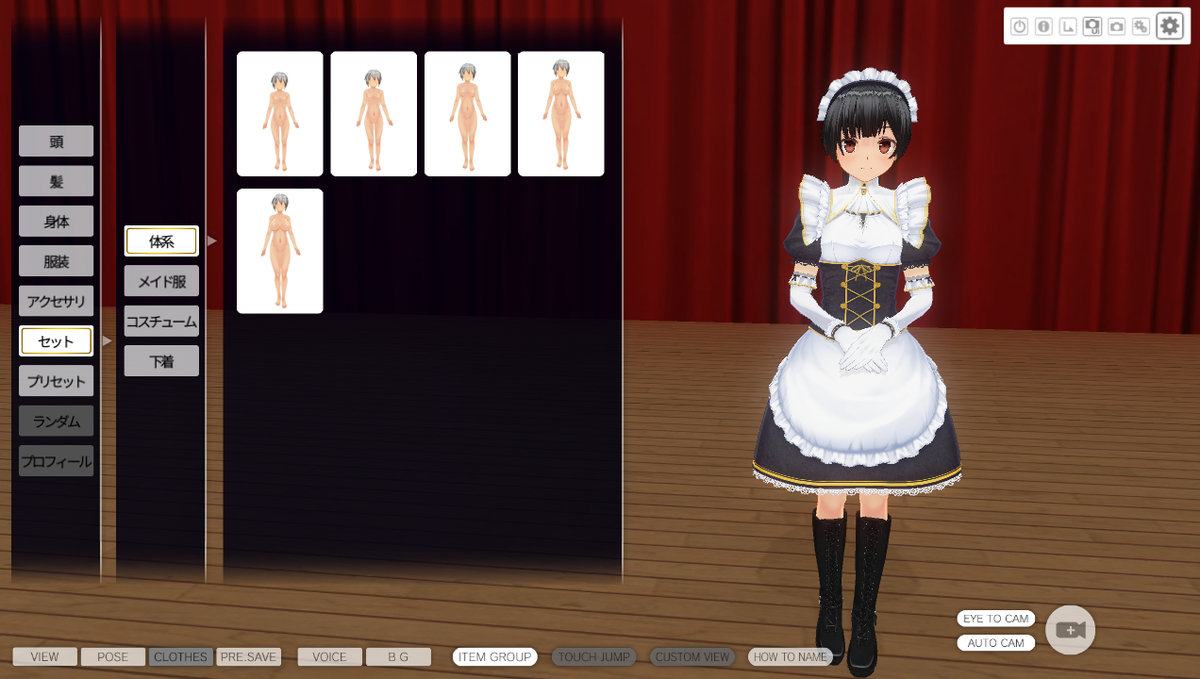Image resolution: width=1200 pixels, height=679 pixels.
Task: Click the PRE.SAVE button
Action: point(248,657)
